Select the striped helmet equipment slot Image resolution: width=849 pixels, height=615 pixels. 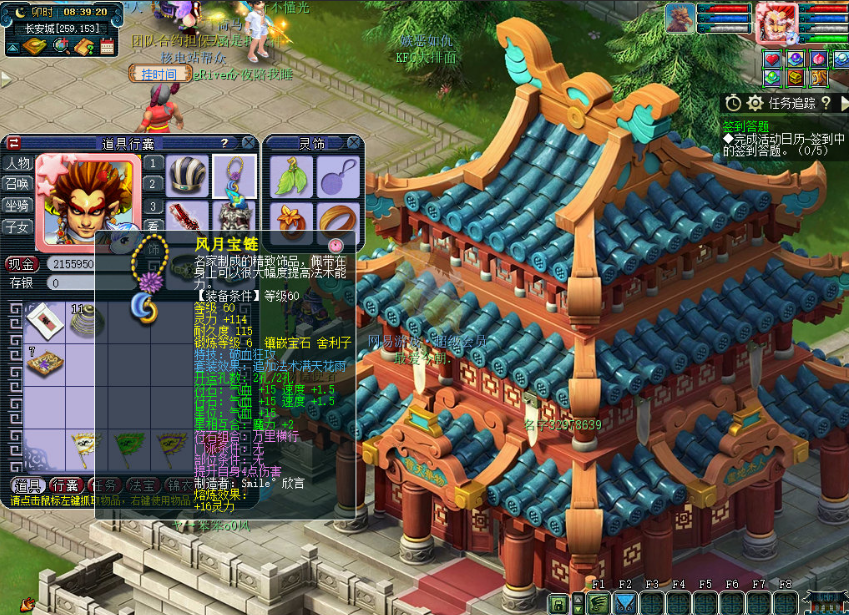(186, 174)
